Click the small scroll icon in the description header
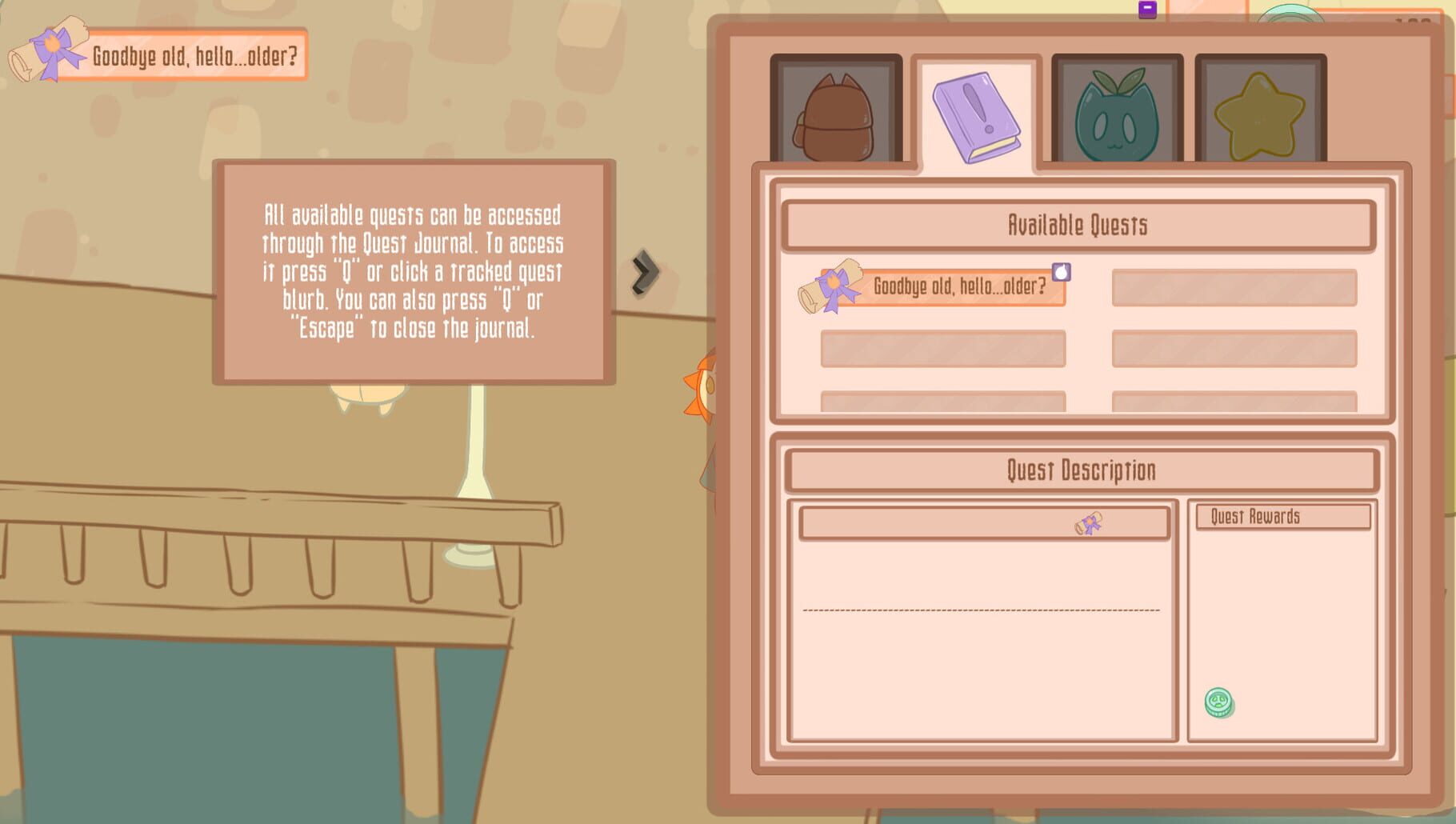The image size is (1456, 824). click(1088, 524)
